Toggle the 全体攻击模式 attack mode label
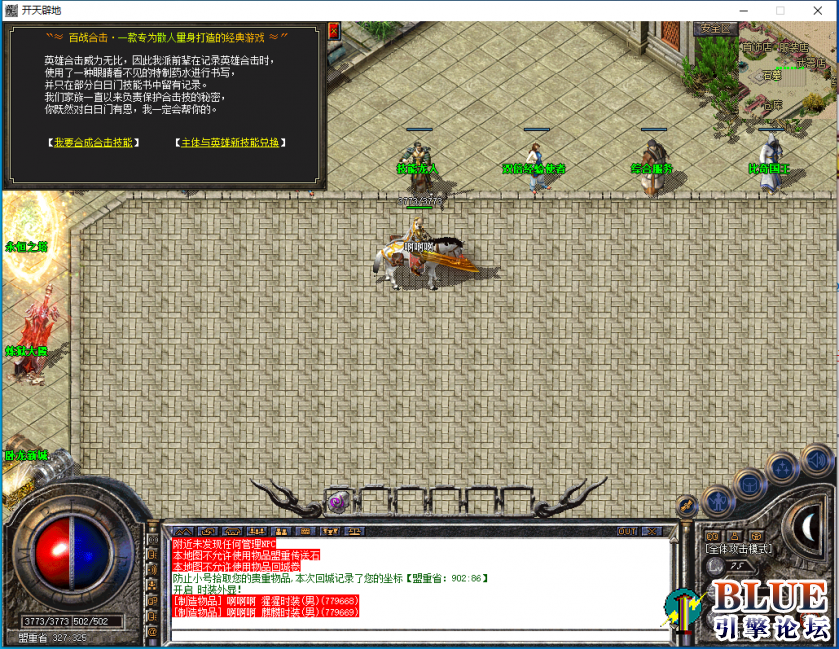This screenshot has height=649, width=839. point(739,549)
